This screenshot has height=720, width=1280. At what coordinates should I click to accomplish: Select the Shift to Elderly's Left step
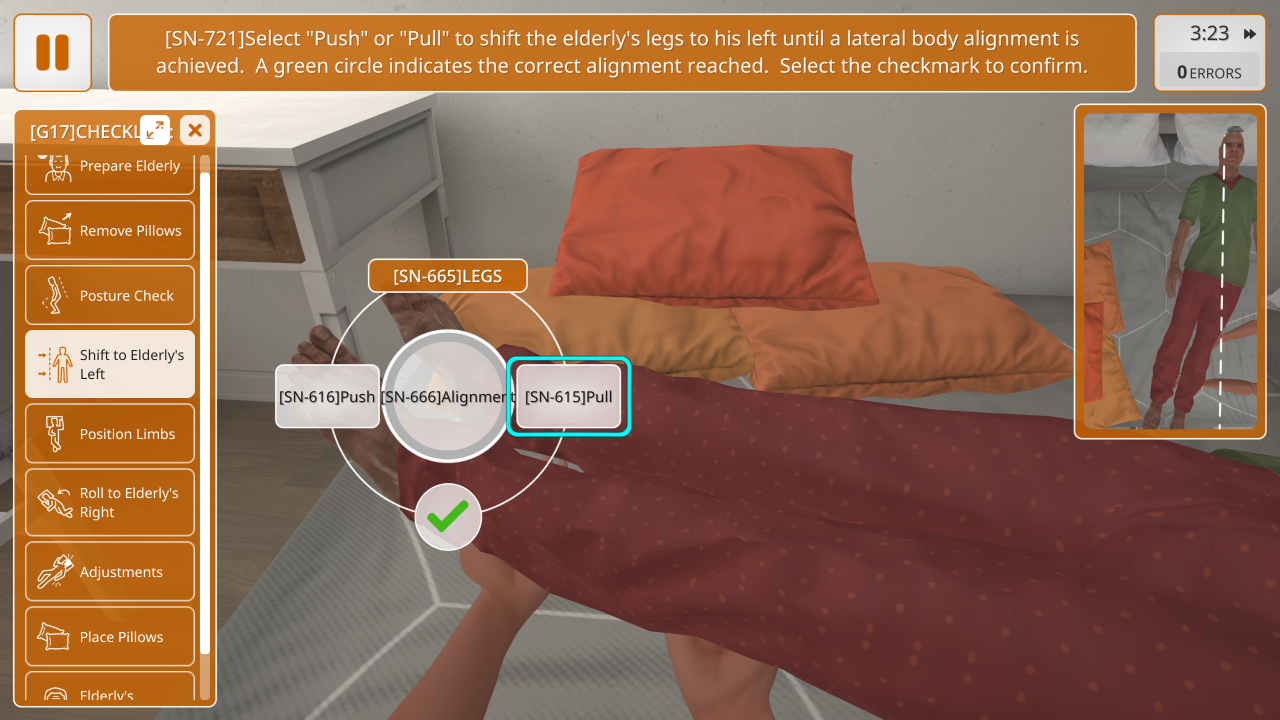[110, 364]
